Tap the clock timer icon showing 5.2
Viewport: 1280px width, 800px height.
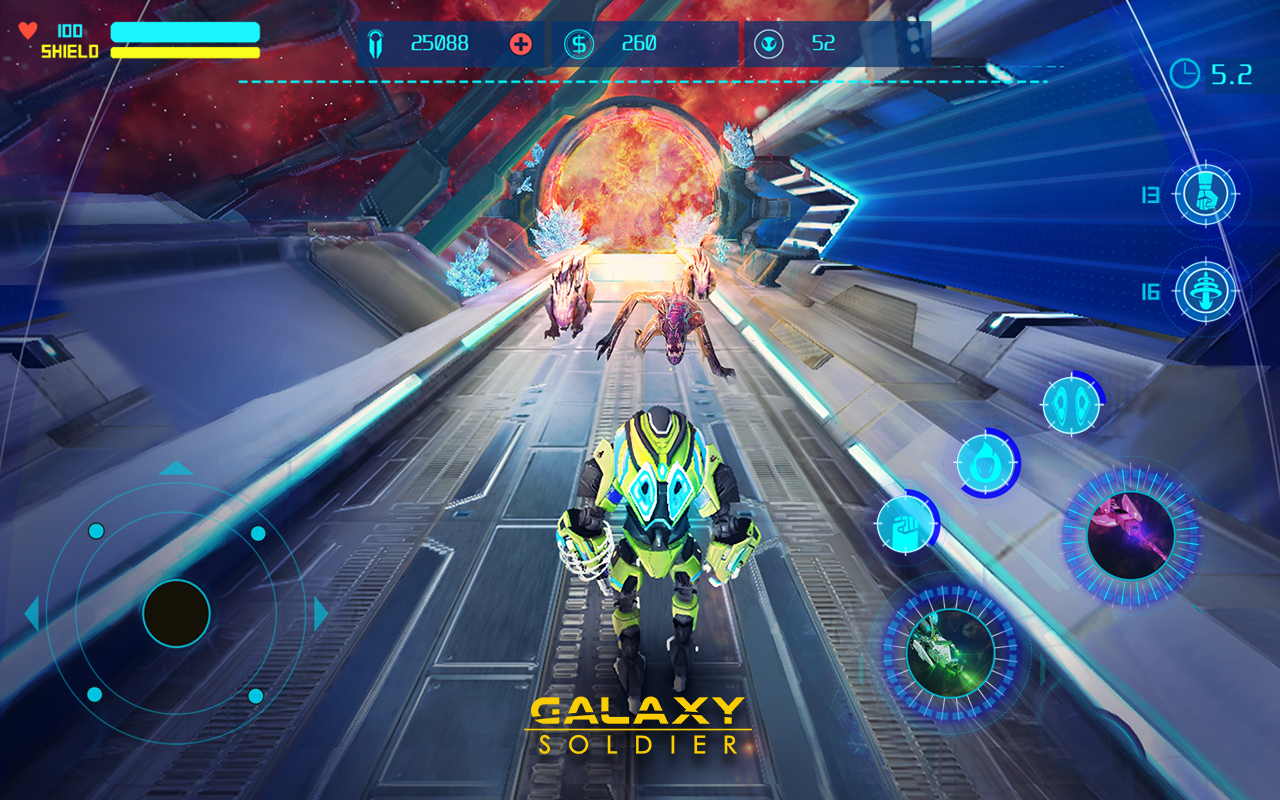pos(1186,73)
